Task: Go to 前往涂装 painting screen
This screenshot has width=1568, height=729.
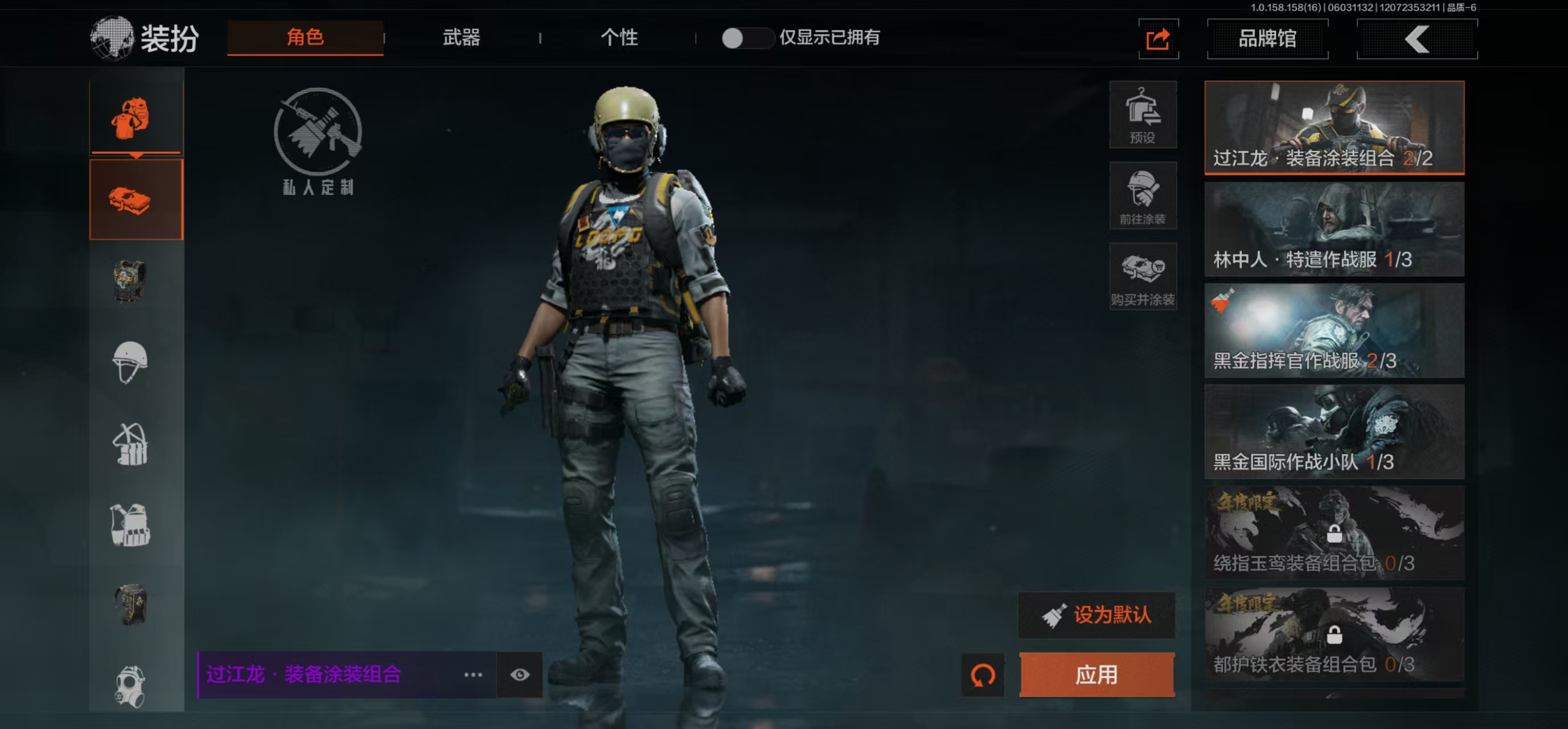Action: (1142, 195)
